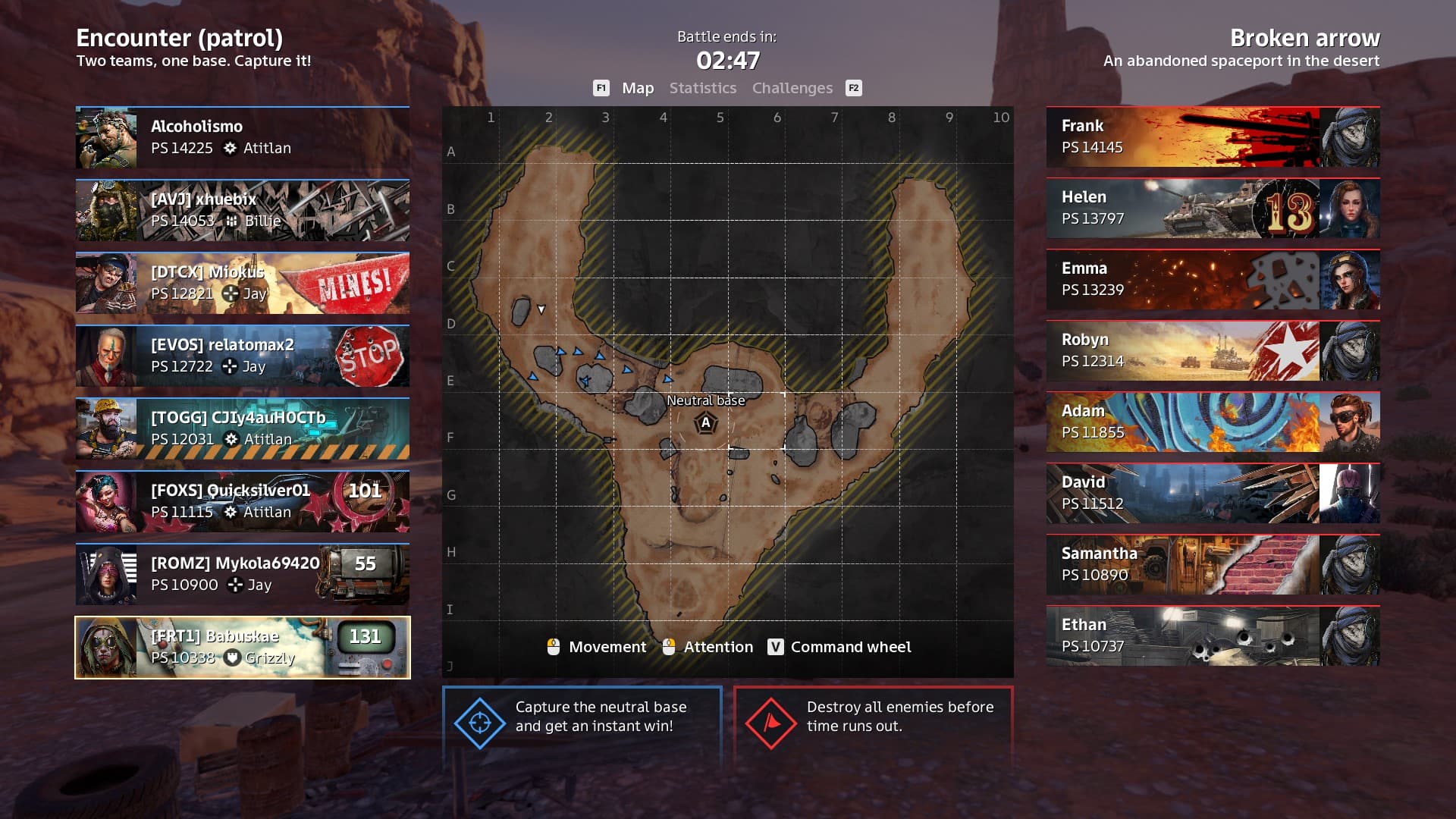Choose enemy Helen's player row
Viewport: 1456px width, 819px height.
[x=1213, y=209]
